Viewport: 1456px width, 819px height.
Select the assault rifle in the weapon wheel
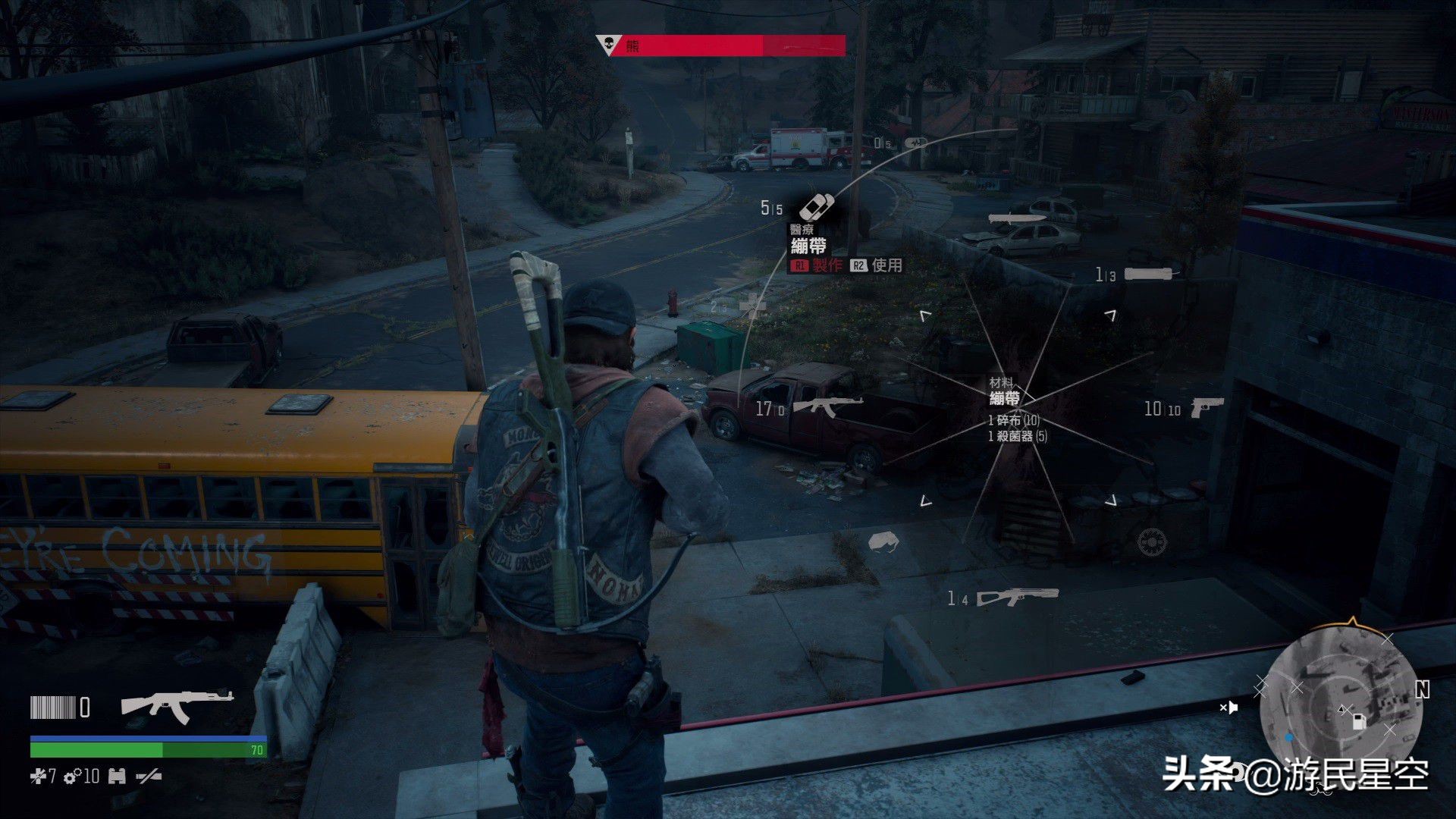[828, 407]
